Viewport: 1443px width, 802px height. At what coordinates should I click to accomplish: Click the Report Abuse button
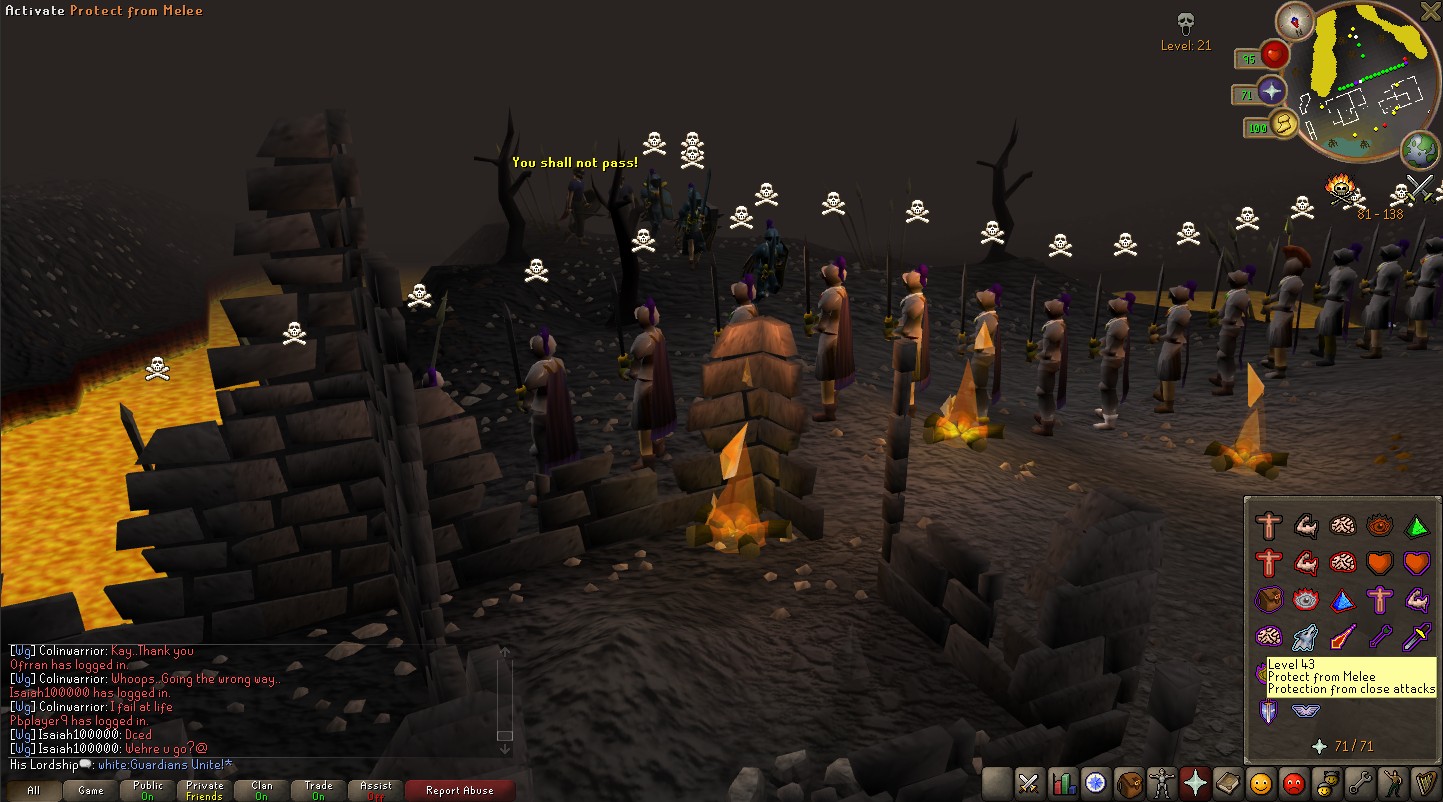[459, 790]
